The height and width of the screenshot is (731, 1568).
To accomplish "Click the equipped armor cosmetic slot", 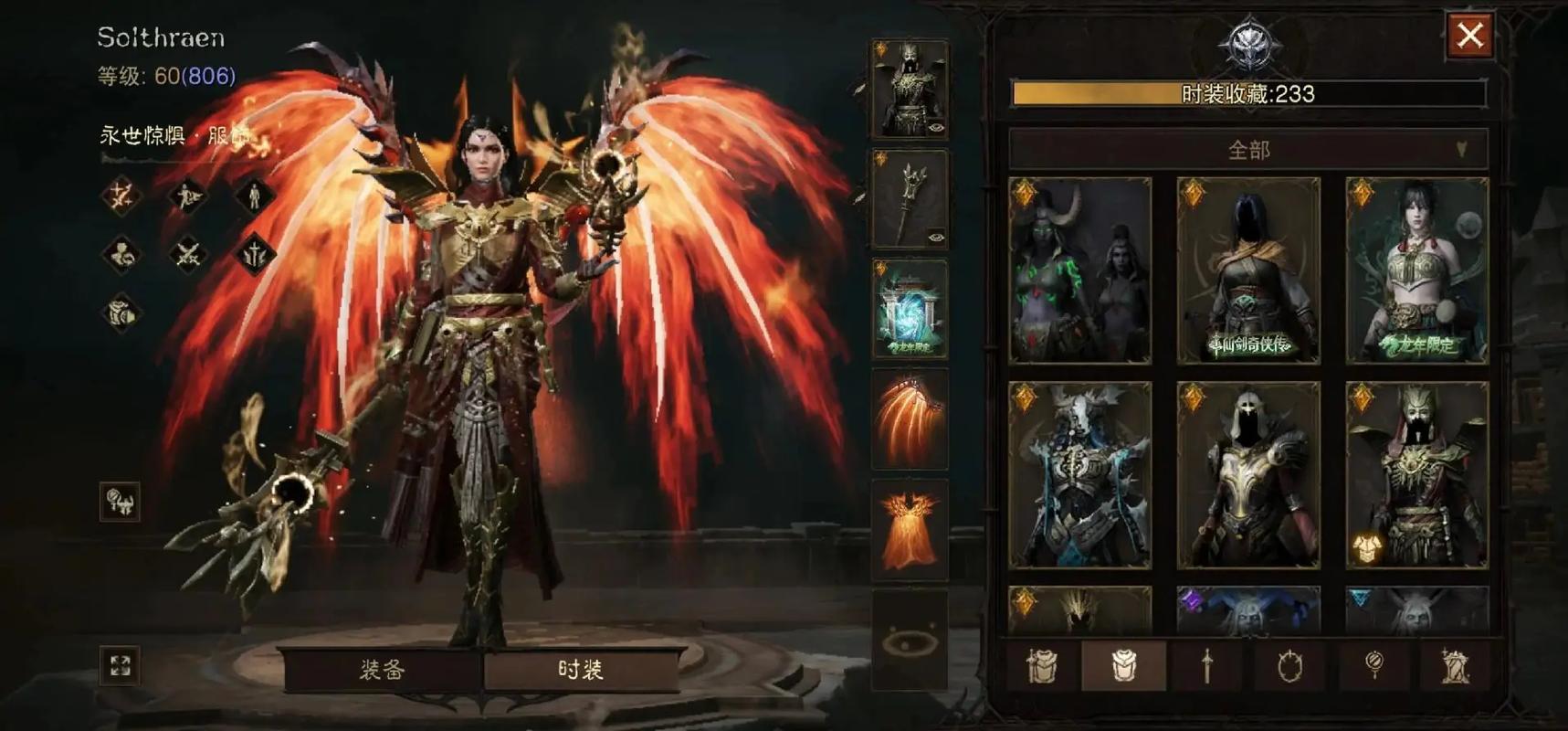I will [910, 90].
